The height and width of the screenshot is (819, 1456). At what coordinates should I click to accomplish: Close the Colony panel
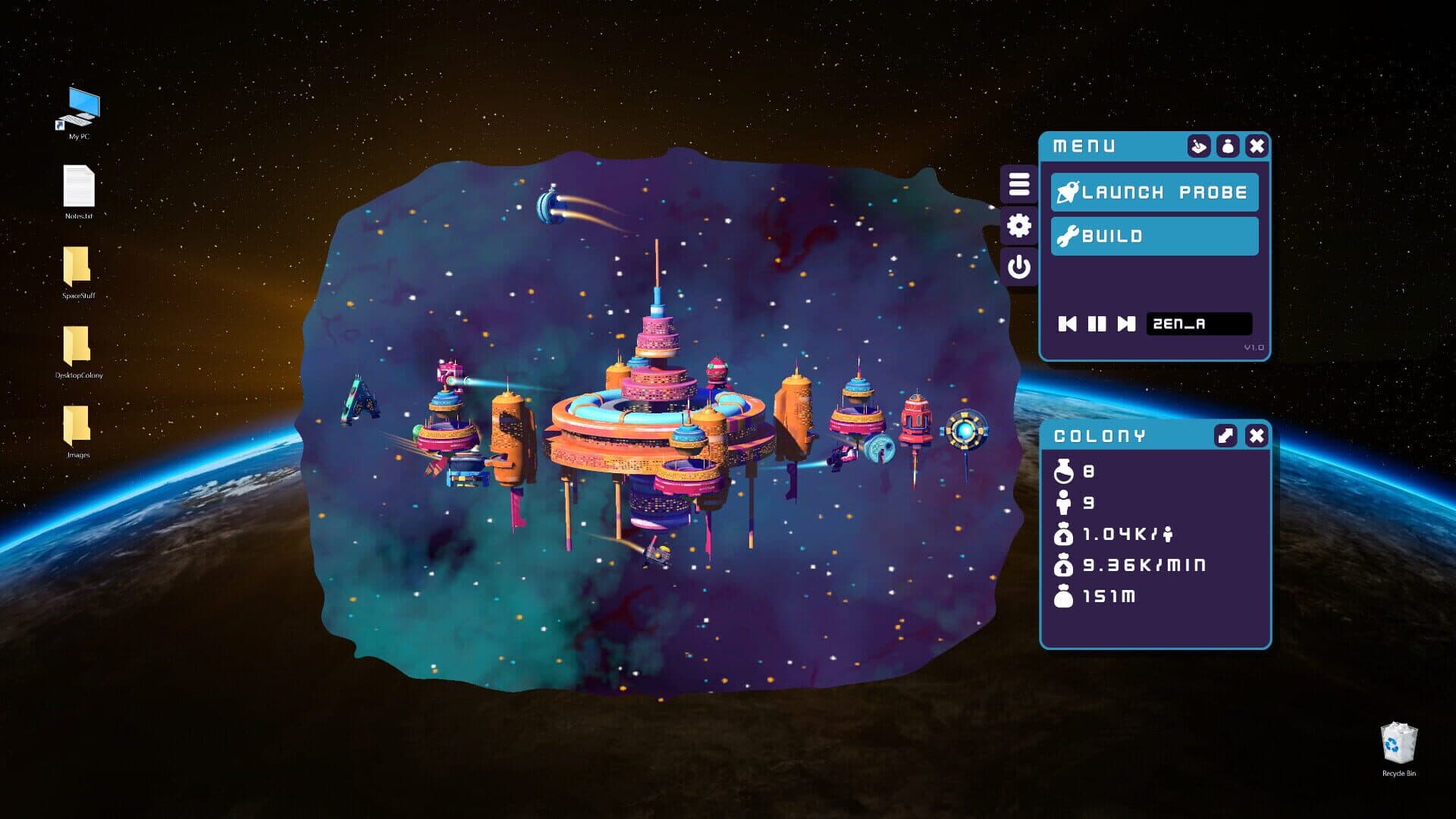pyautogui.click(x=1256, y=435)
